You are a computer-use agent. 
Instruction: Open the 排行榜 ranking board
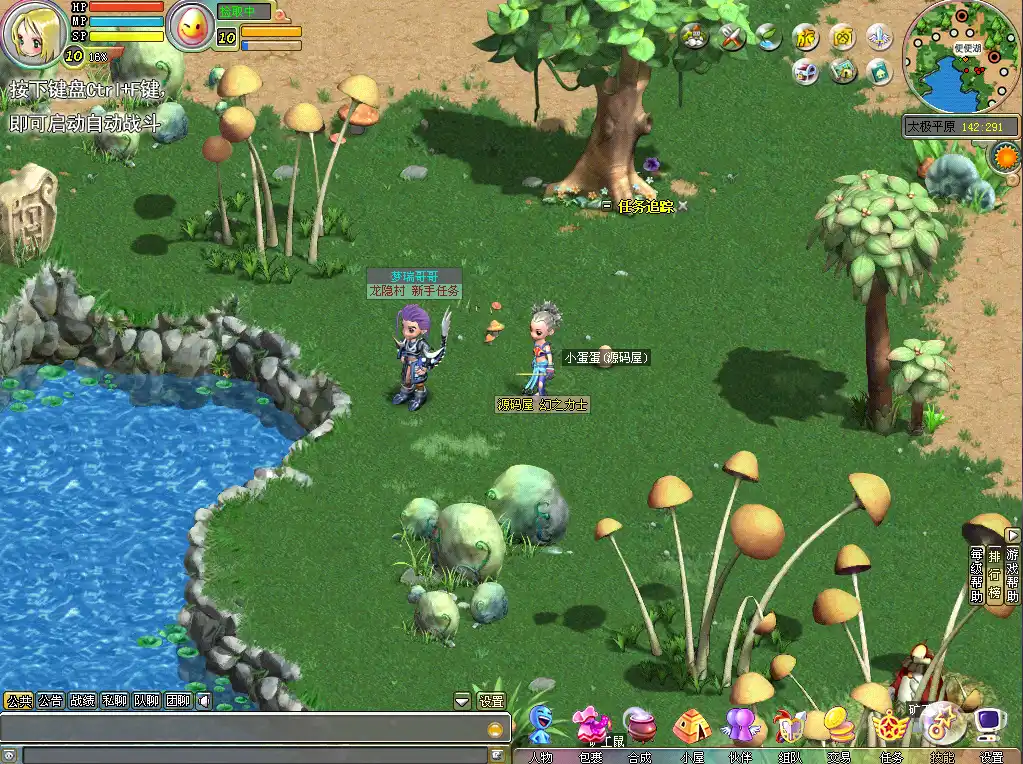994,575
